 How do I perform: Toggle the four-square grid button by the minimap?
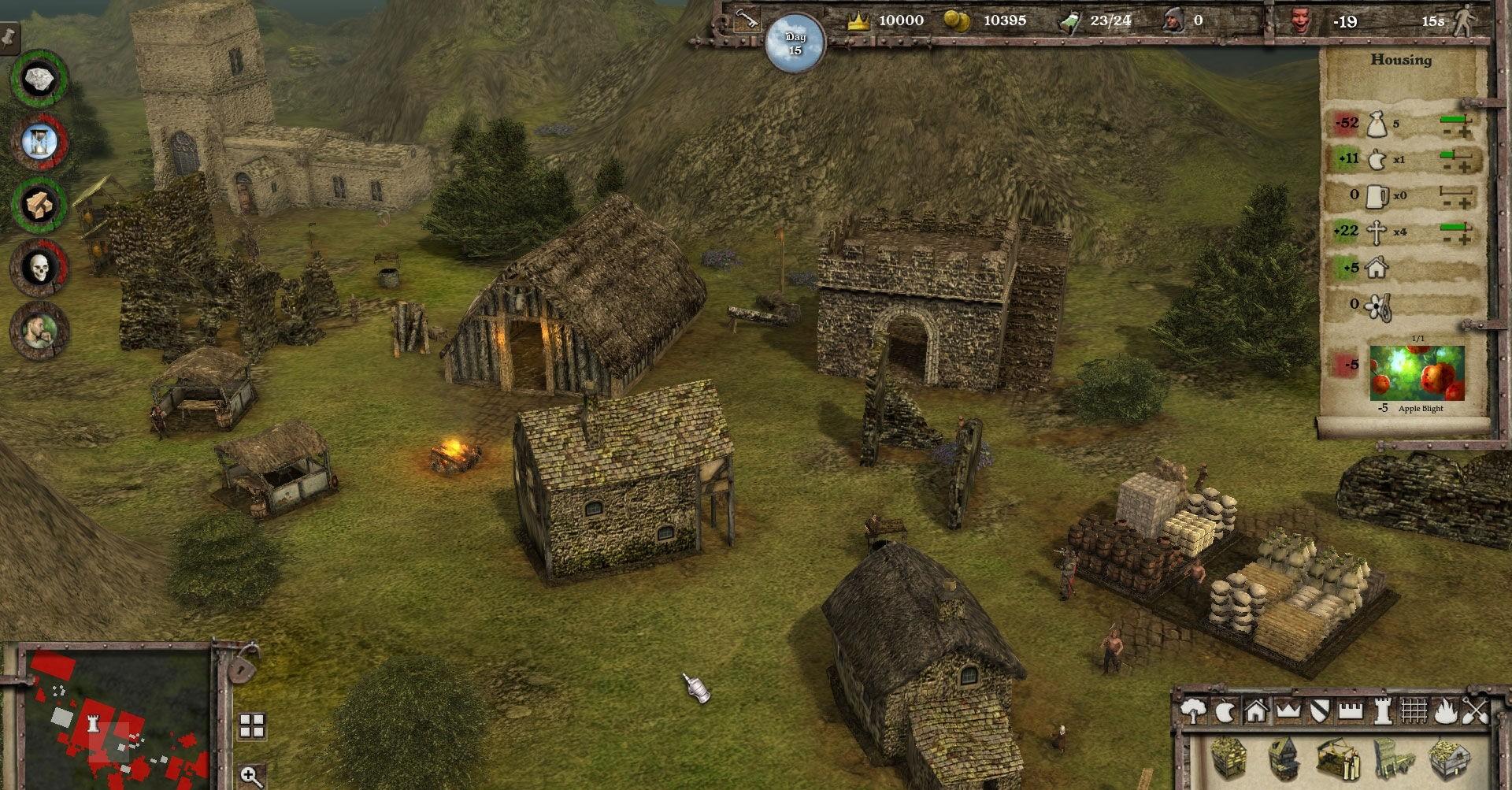pos(252,725)
